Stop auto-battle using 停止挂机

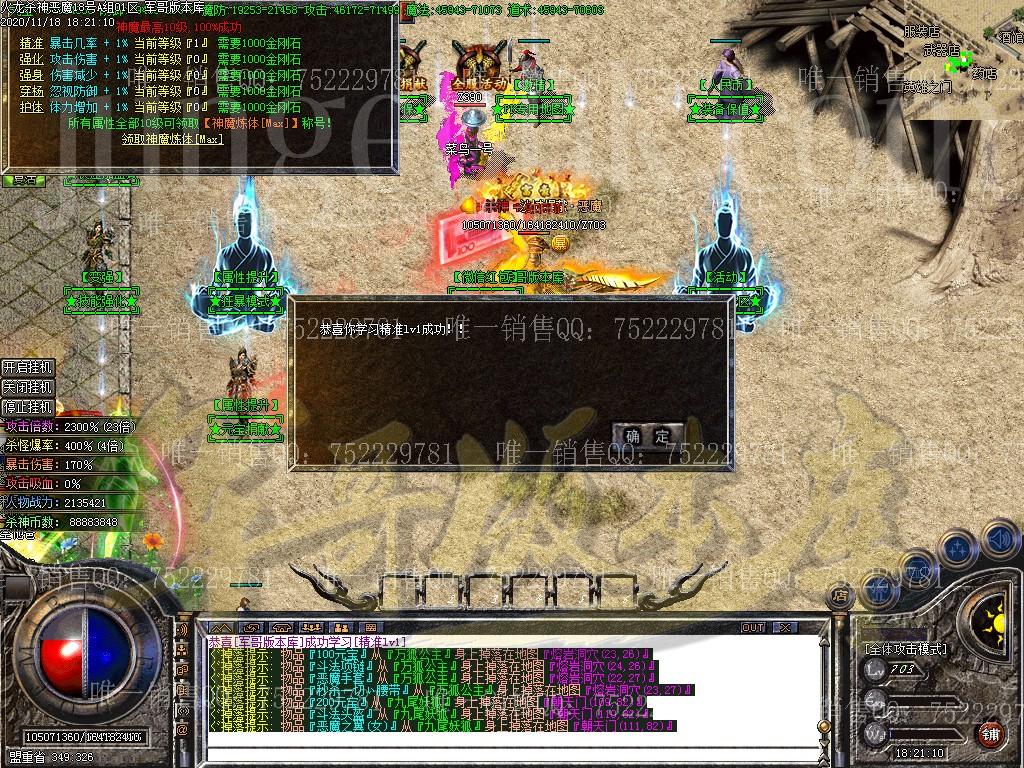(x=27, y=407)
